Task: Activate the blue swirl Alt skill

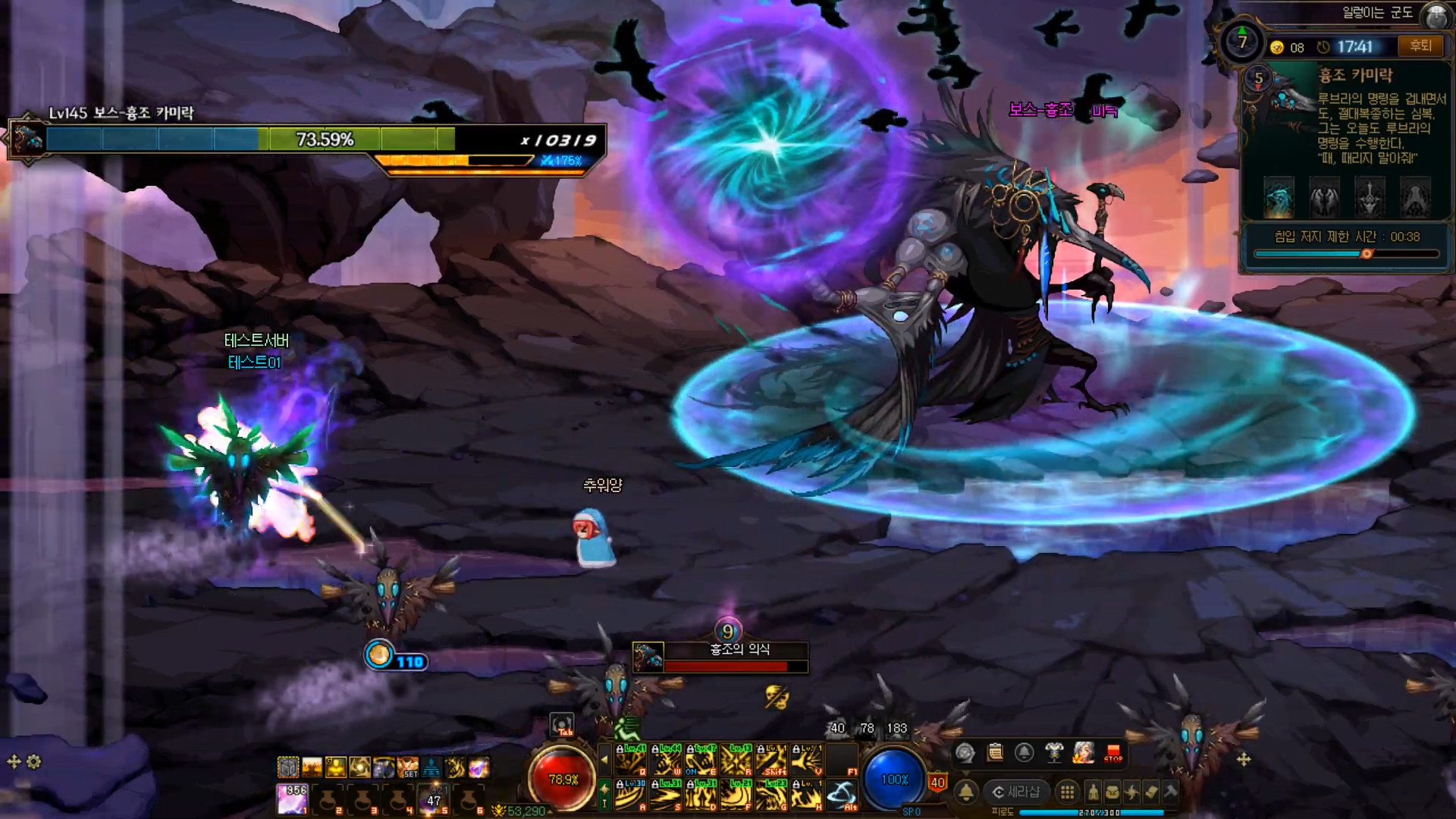Action: pos(841,794)
